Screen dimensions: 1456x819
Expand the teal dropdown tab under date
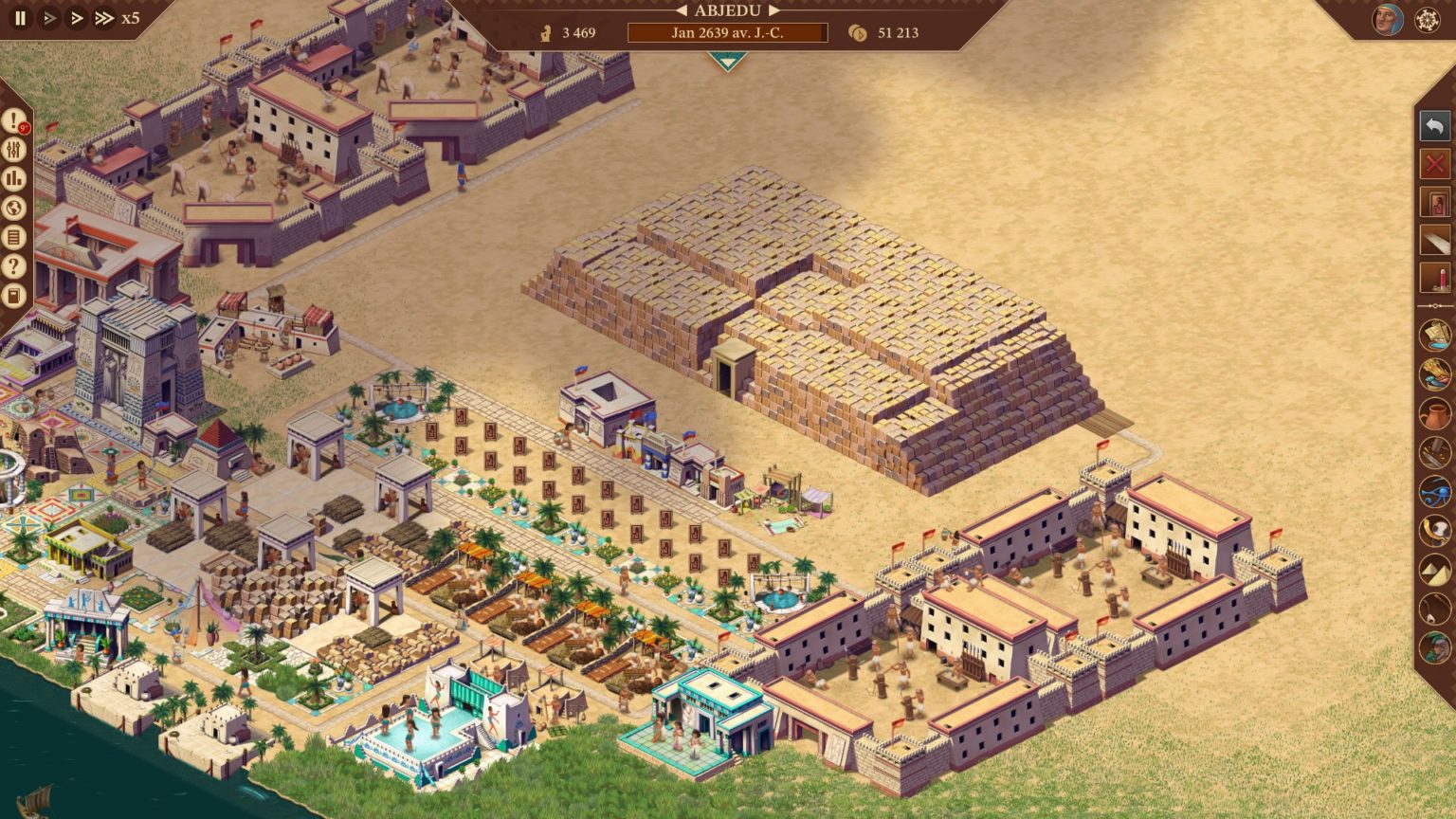click(x=727, y=61)
